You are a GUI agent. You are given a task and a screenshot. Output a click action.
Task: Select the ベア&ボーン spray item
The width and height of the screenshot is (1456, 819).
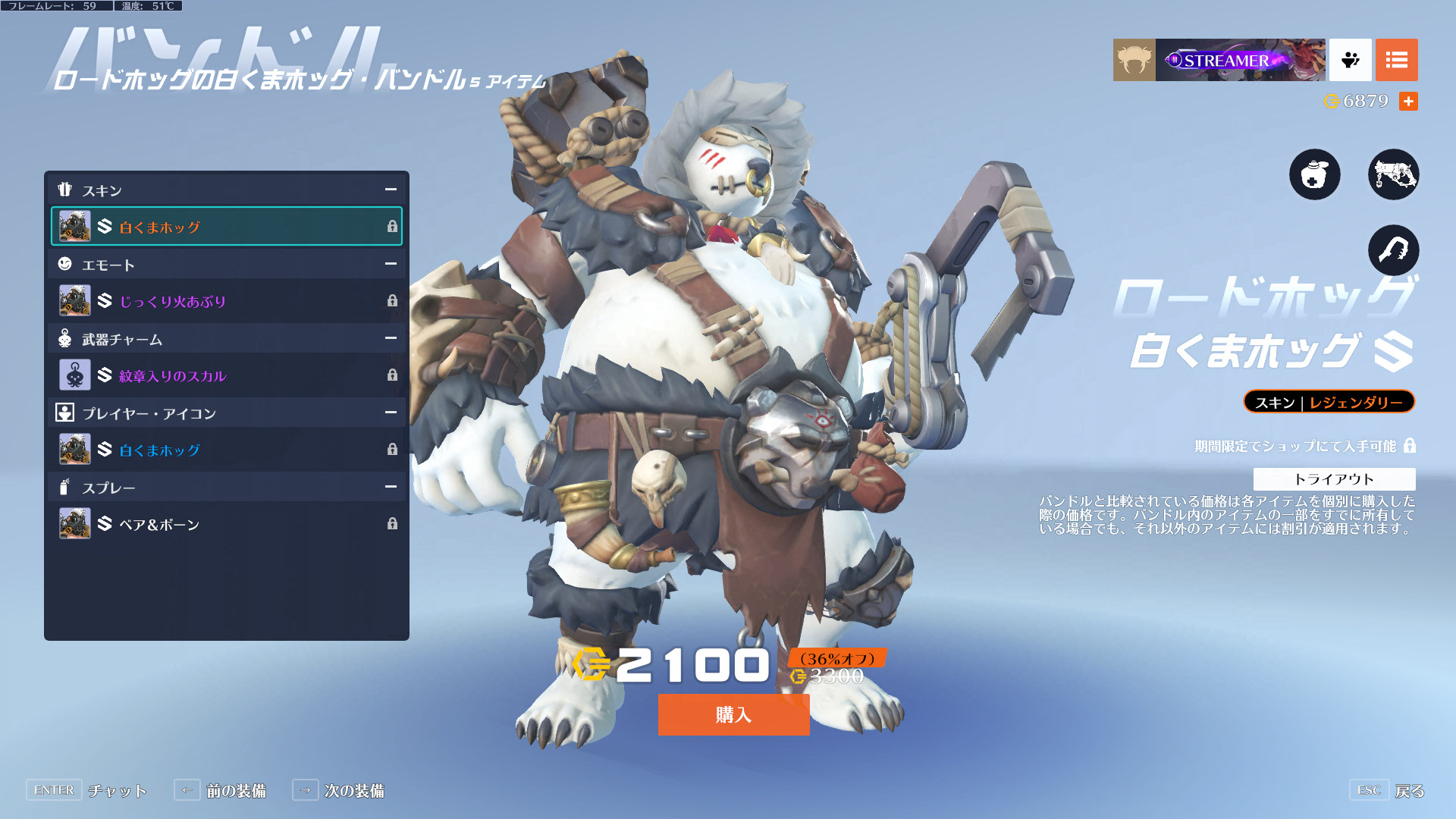(x=227, y=524)
